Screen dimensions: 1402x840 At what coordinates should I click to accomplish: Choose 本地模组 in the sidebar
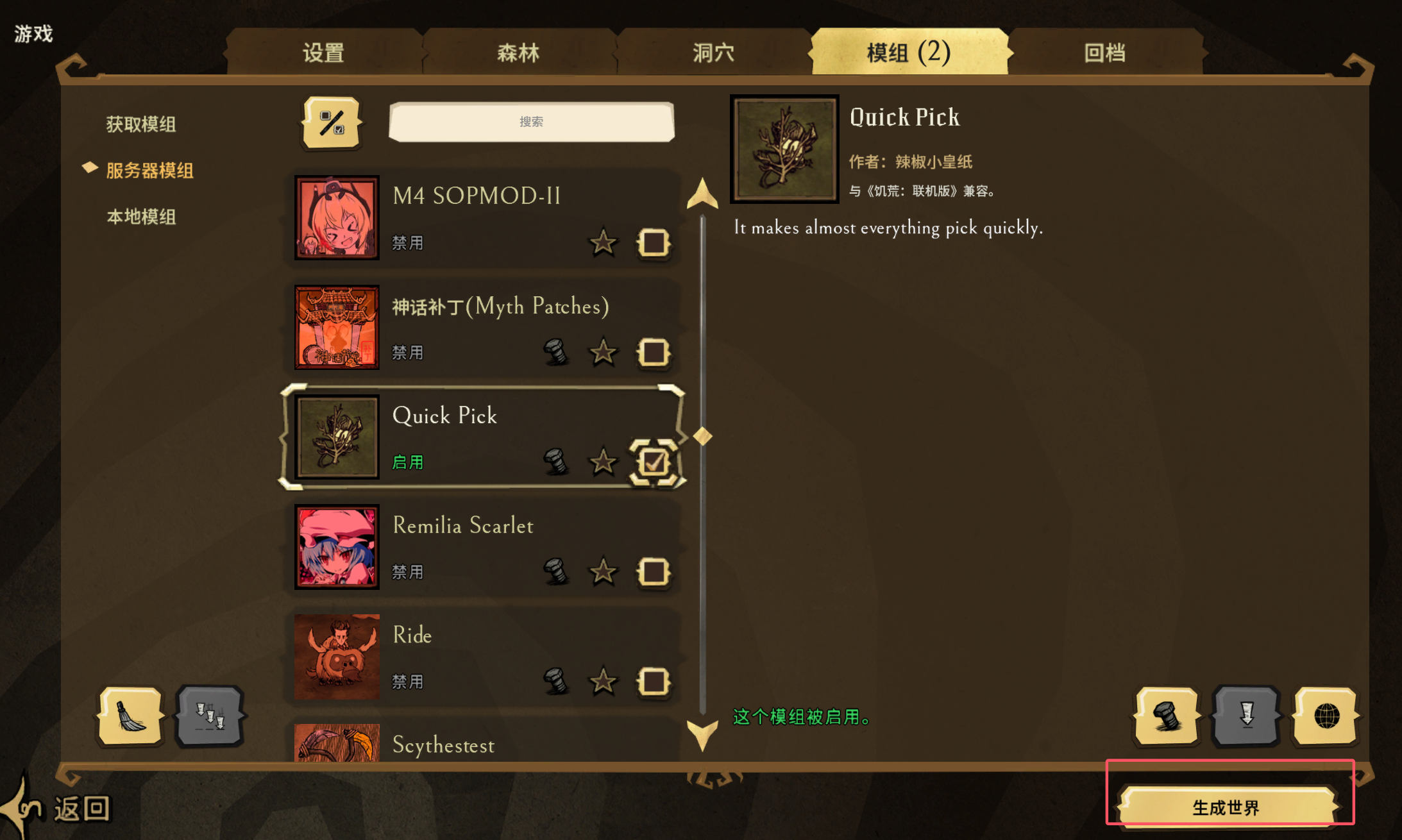141,217
